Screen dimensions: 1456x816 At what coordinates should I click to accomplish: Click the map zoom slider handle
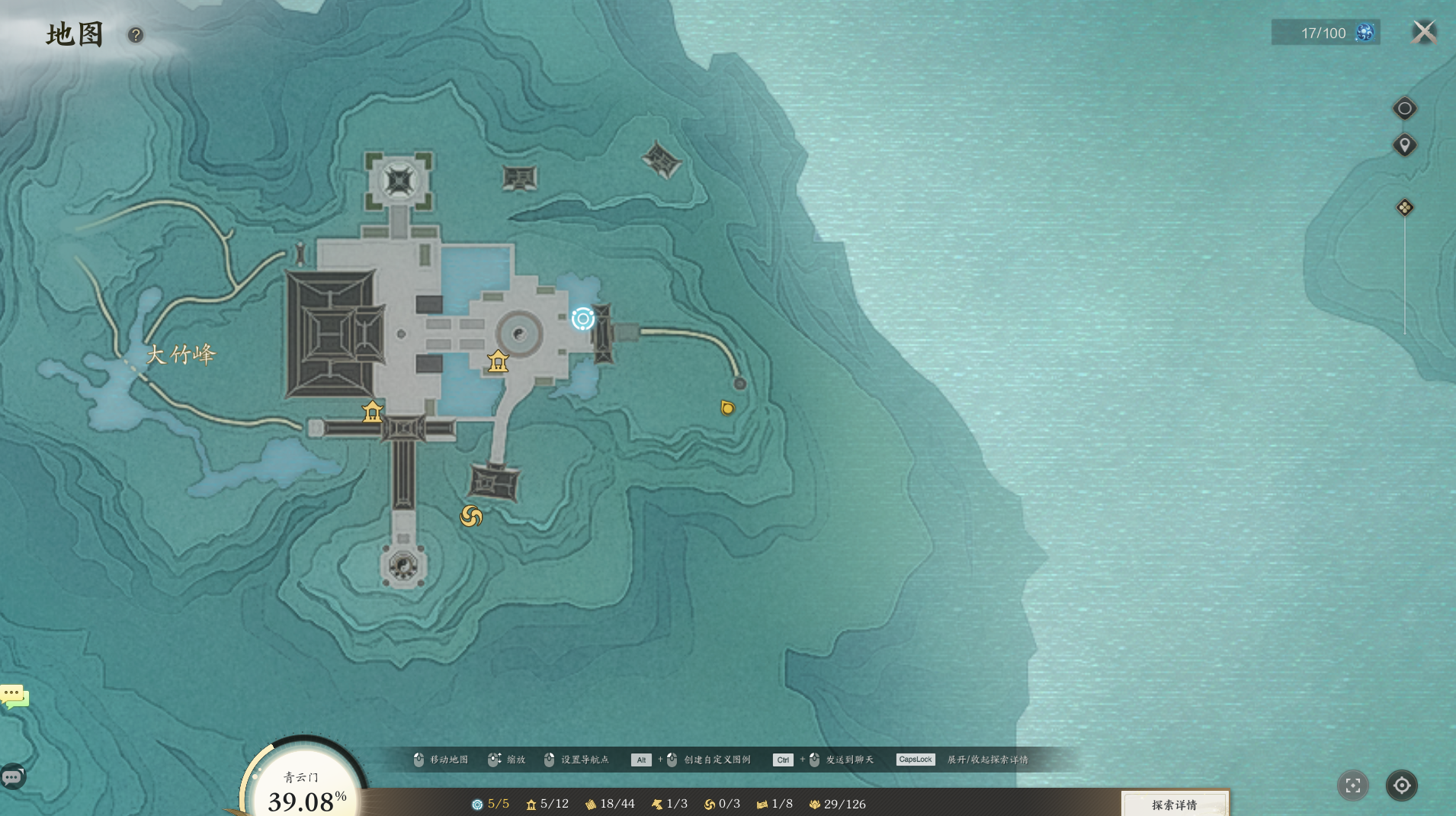tap(1404, 207)
